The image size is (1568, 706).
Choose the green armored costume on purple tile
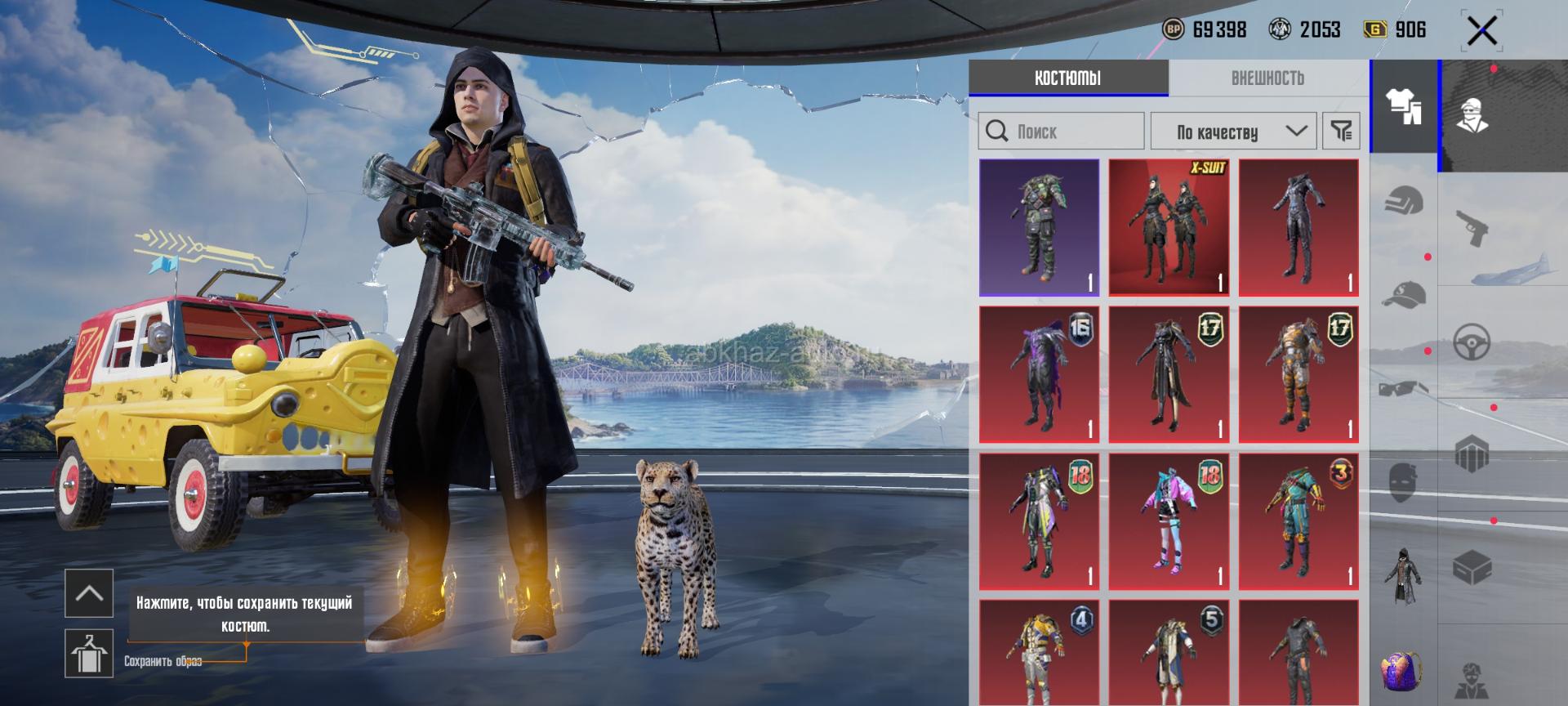1039,227
